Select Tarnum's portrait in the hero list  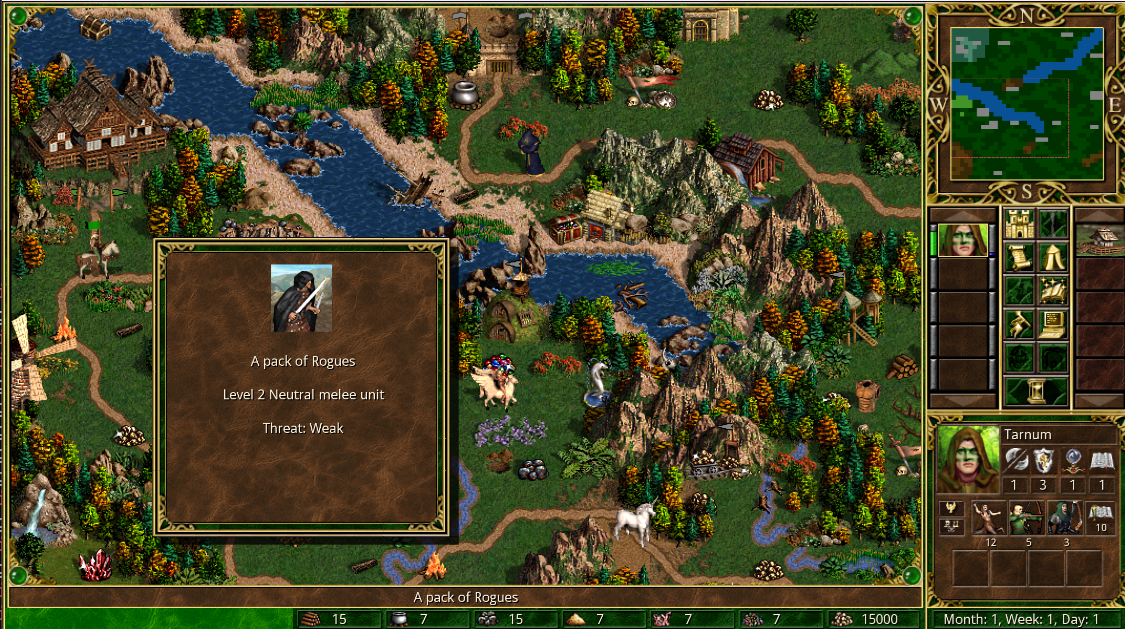pos(963,241)
